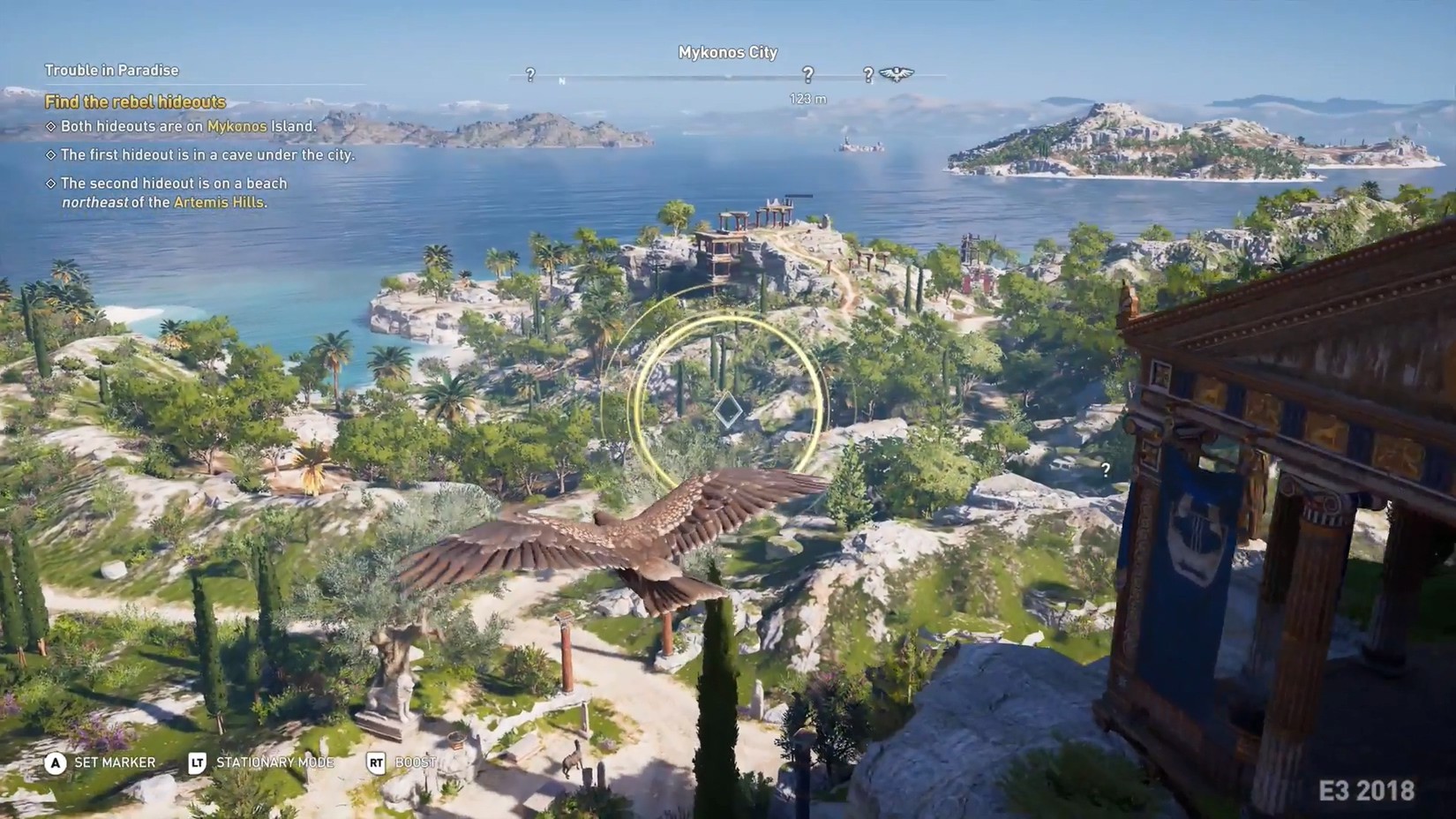1456x819 pixels.
Task: Select the question mark near the 123 m marker
Action: (807, 74)
